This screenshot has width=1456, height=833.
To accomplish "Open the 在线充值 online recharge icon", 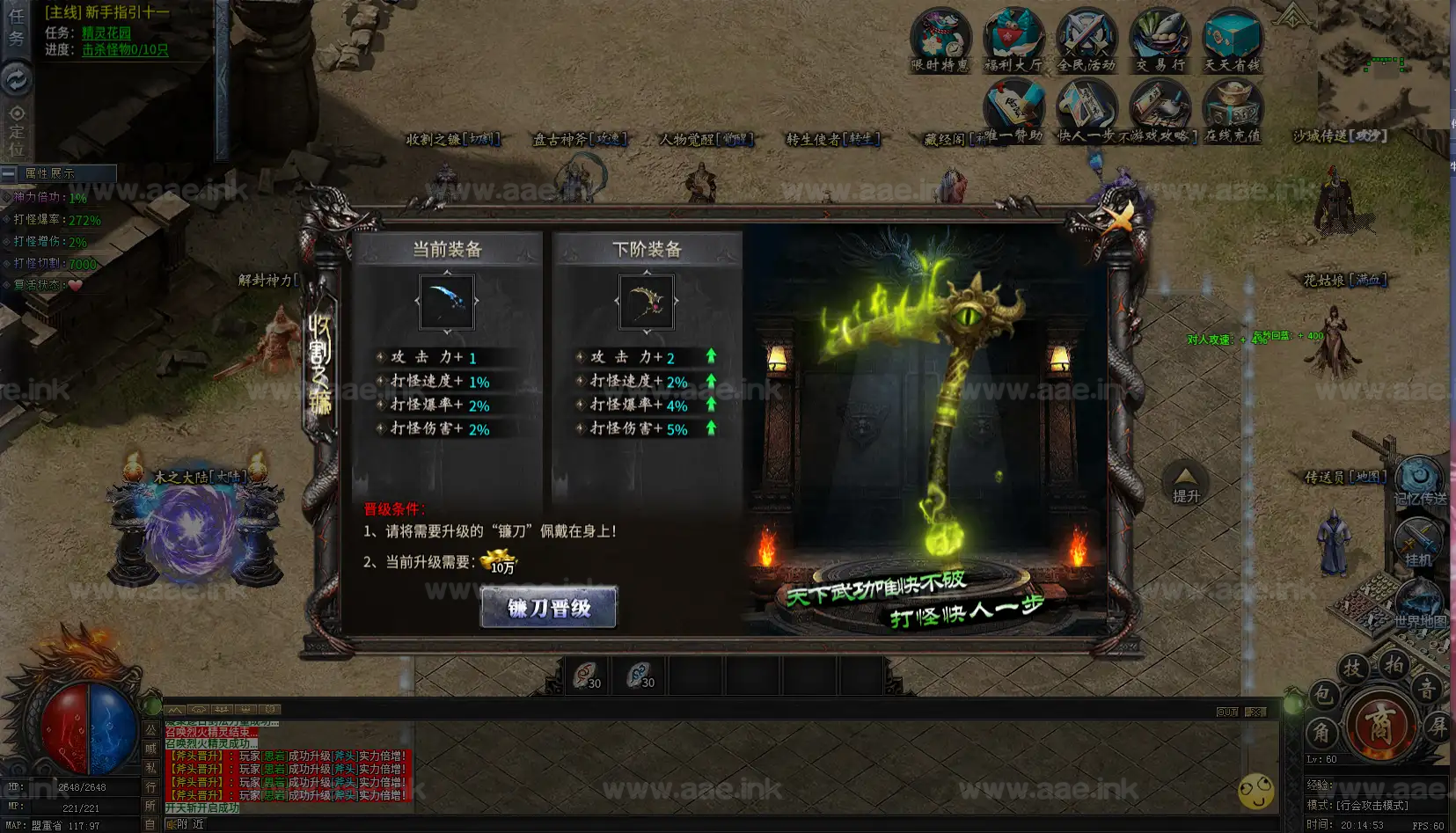I will click(x=1233, y=110).
